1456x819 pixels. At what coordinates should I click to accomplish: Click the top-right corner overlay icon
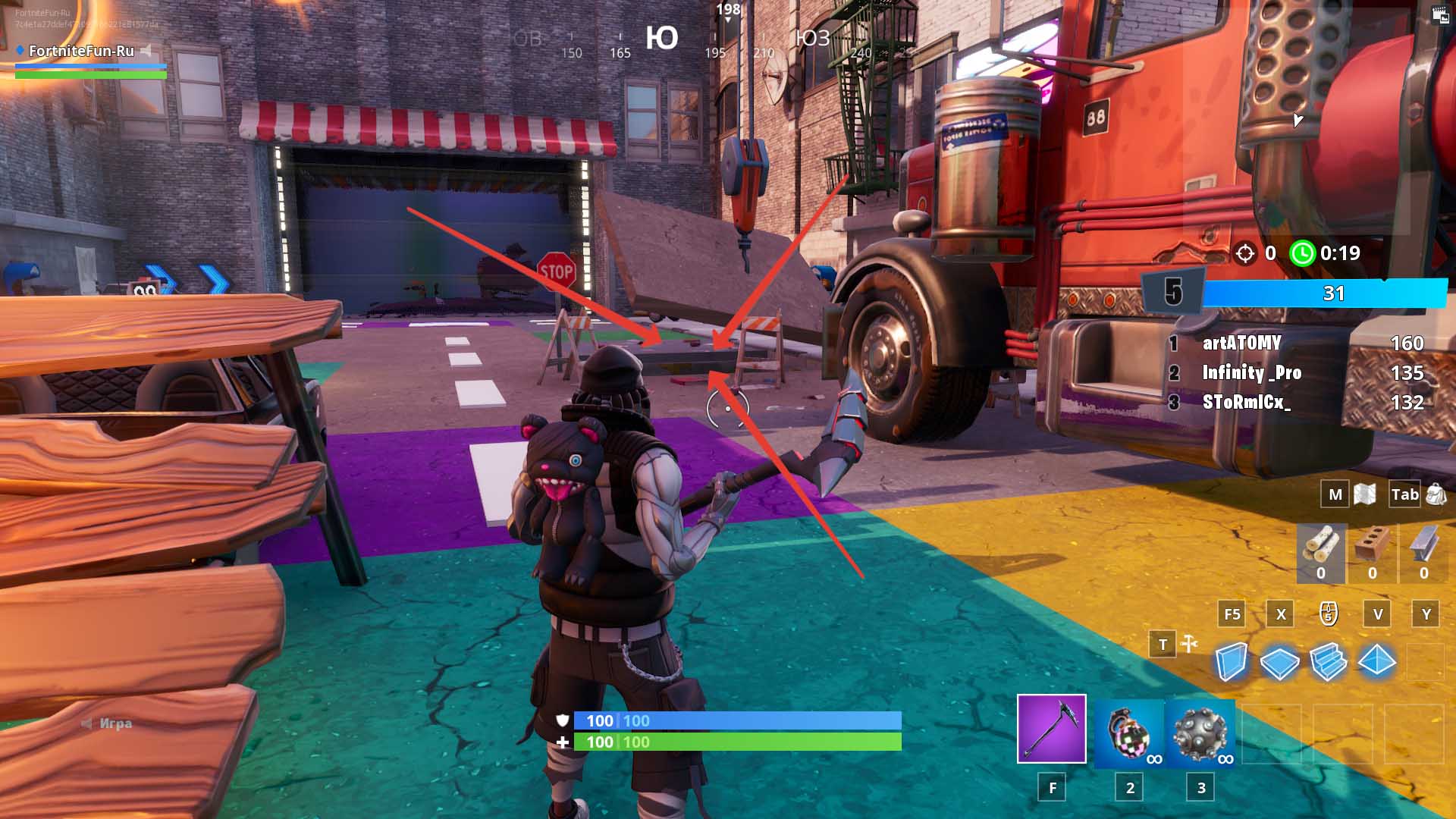point(1439,16)
